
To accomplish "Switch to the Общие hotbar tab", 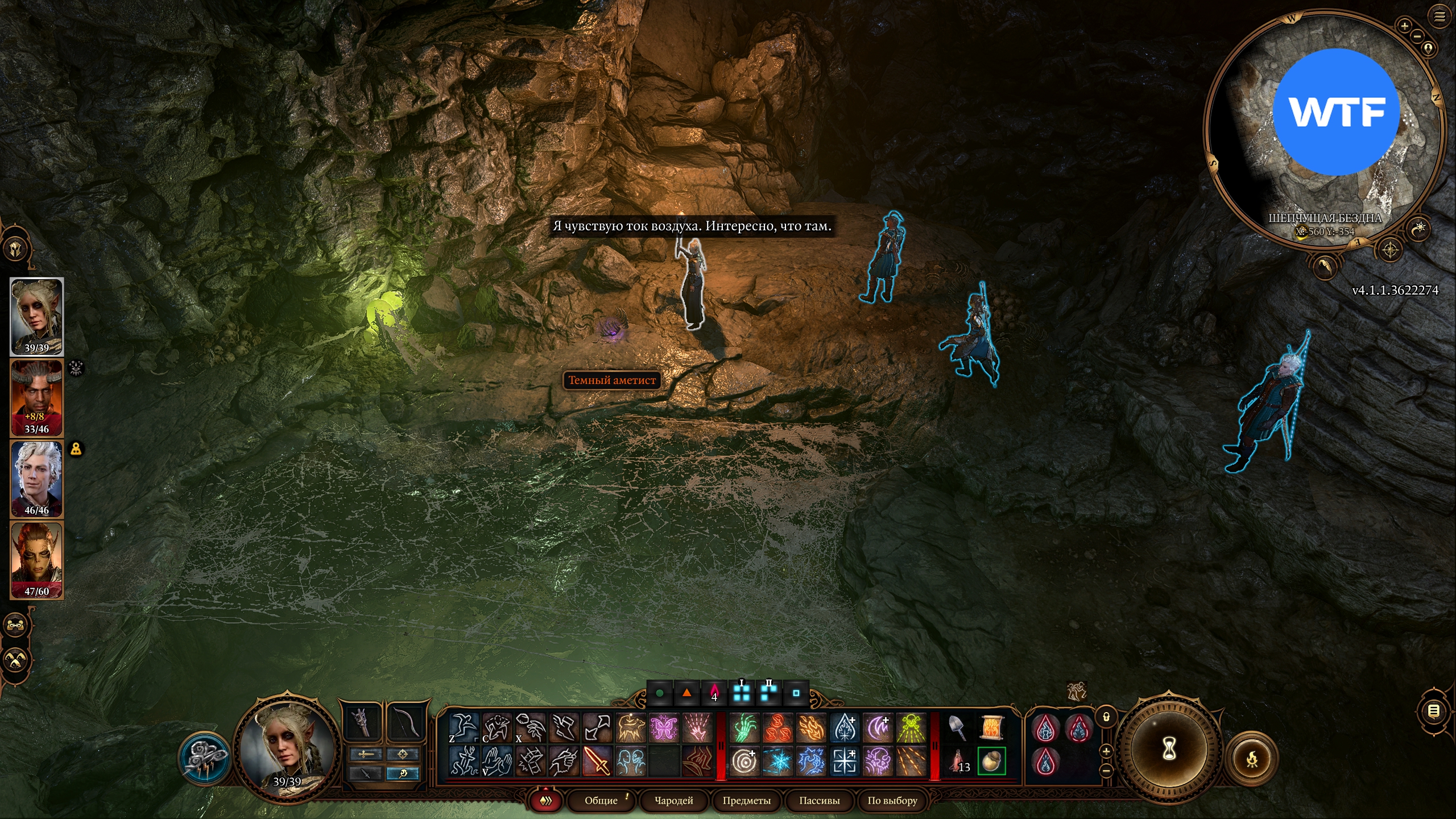I will click(x=601, y=800).
